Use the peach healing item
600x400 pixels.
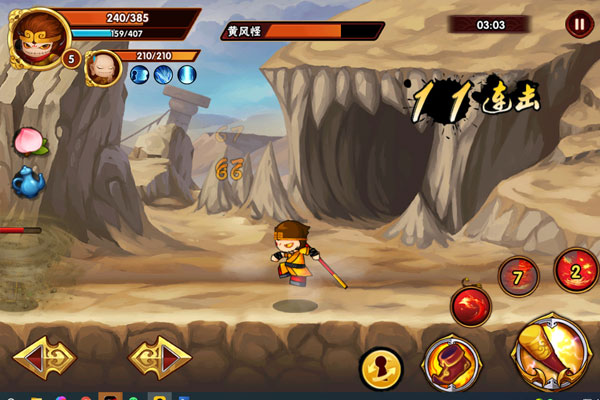[x=28, y=140]
